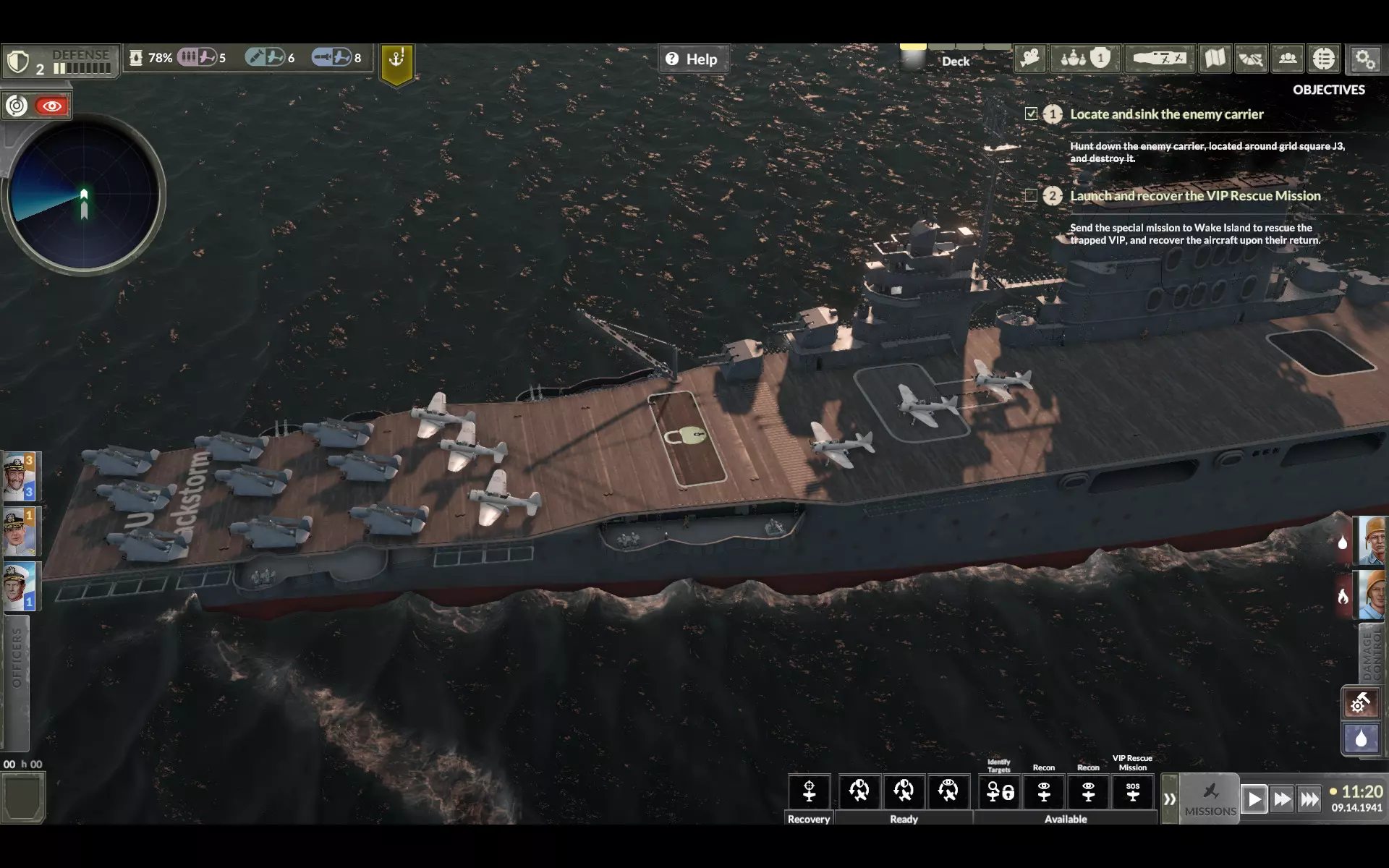The height and width of the screenshot is (868, 1389).
Task: Open the objectives list icon
Action: click(1324, 59)
